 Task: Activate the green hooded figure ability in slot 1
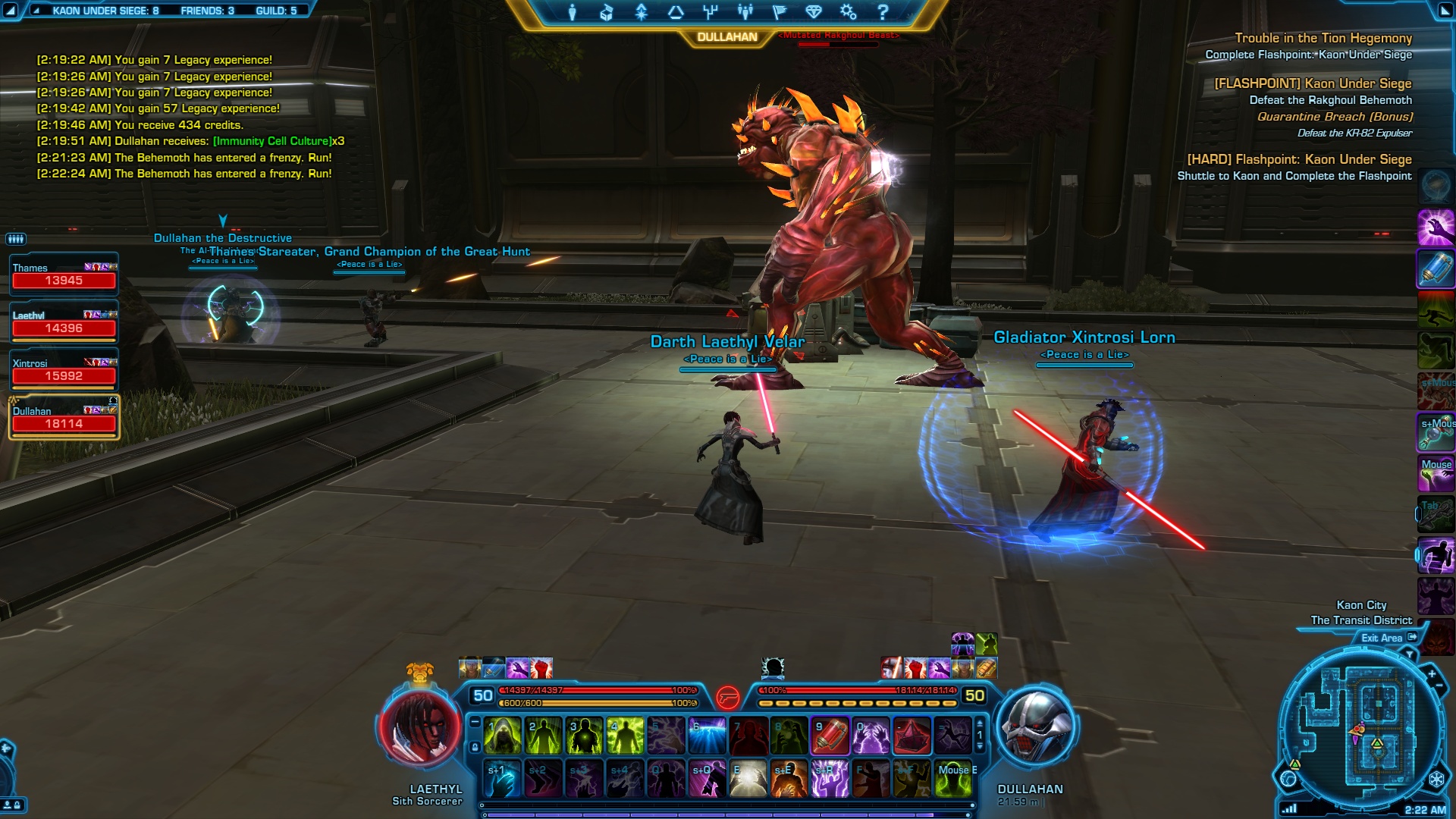point(502,736)
